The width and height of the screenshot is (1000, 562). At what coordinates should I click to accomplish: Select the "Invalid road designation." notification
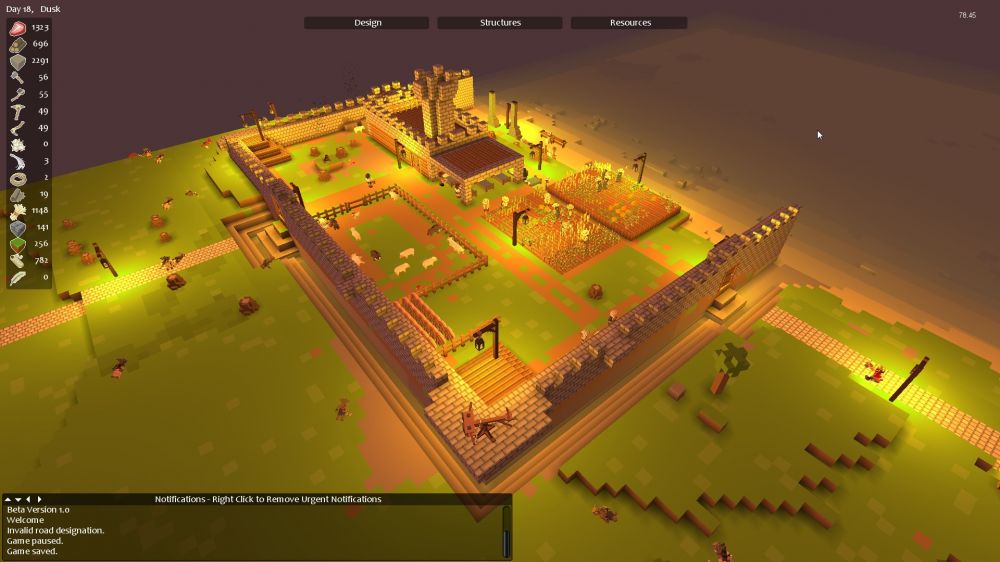[55, 530]
